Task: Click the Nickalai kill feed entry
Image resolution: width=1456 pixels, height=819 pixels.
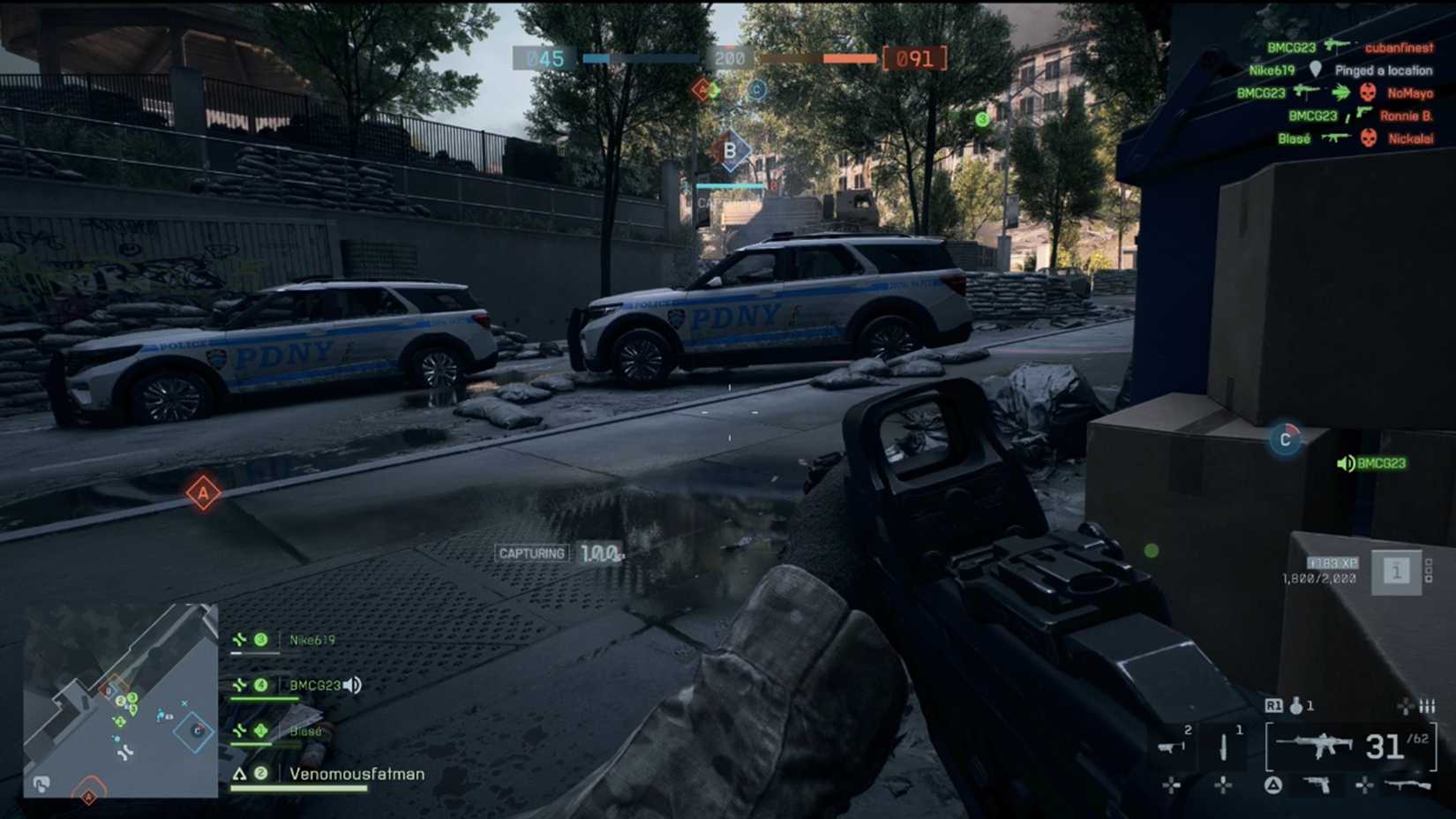Action: click(1409, 139)
